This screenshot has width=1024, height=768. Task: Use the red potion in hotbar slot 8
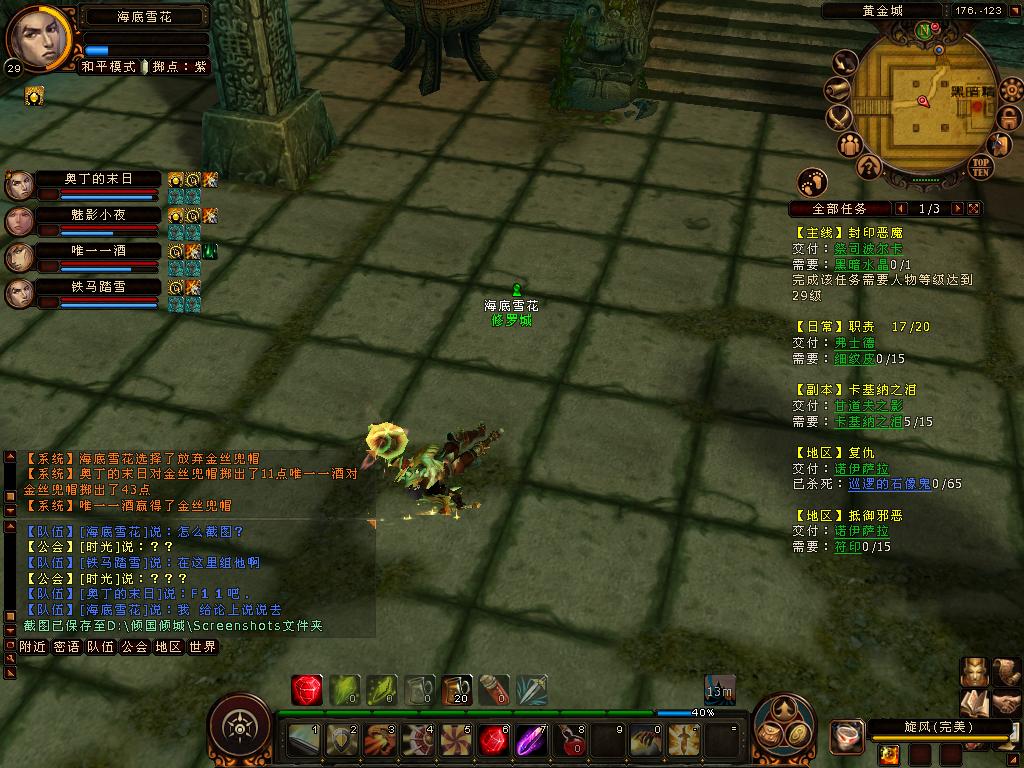tap(571, 741)
